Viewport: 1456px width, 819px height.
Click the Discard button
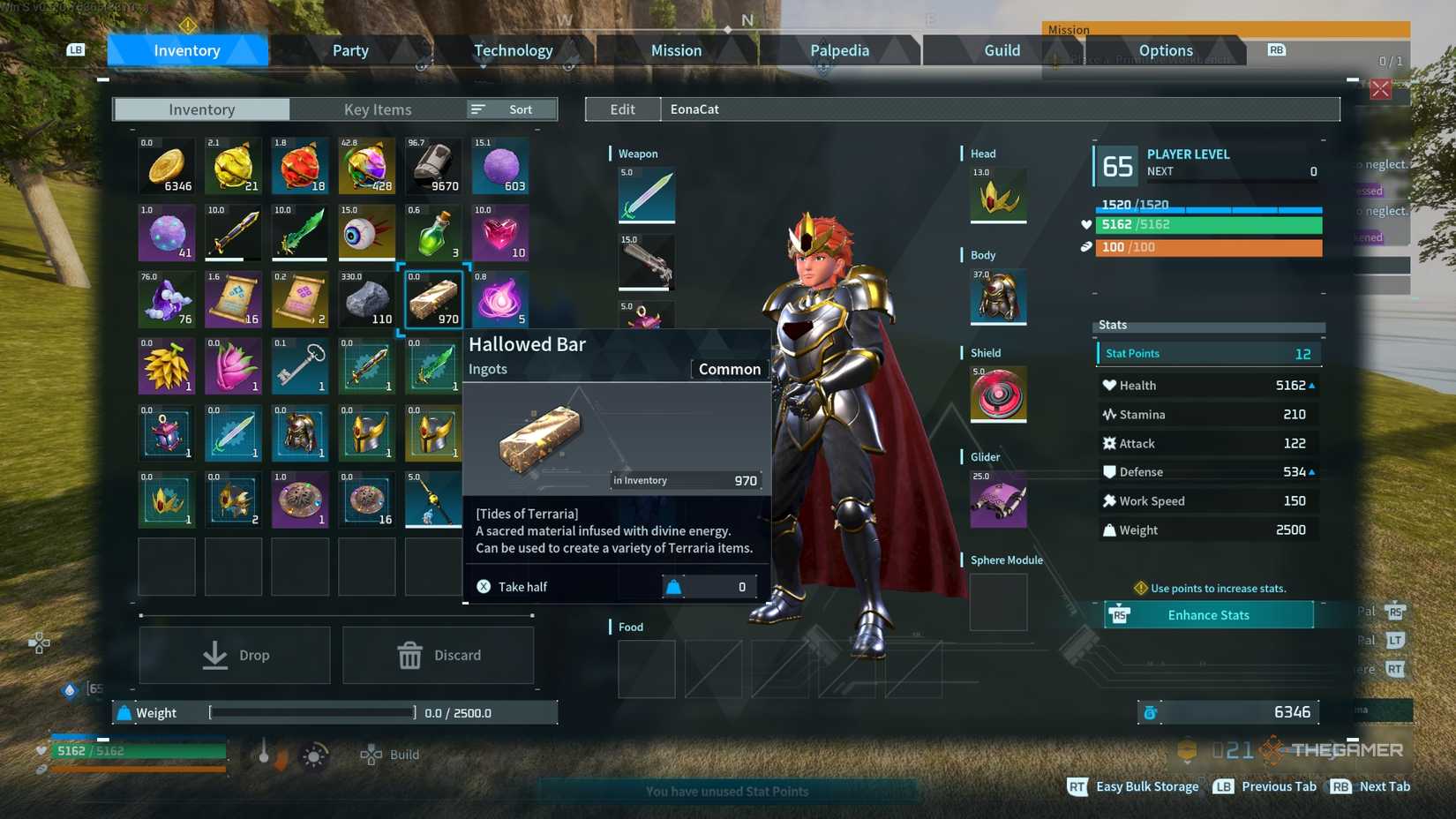(439, 655)
